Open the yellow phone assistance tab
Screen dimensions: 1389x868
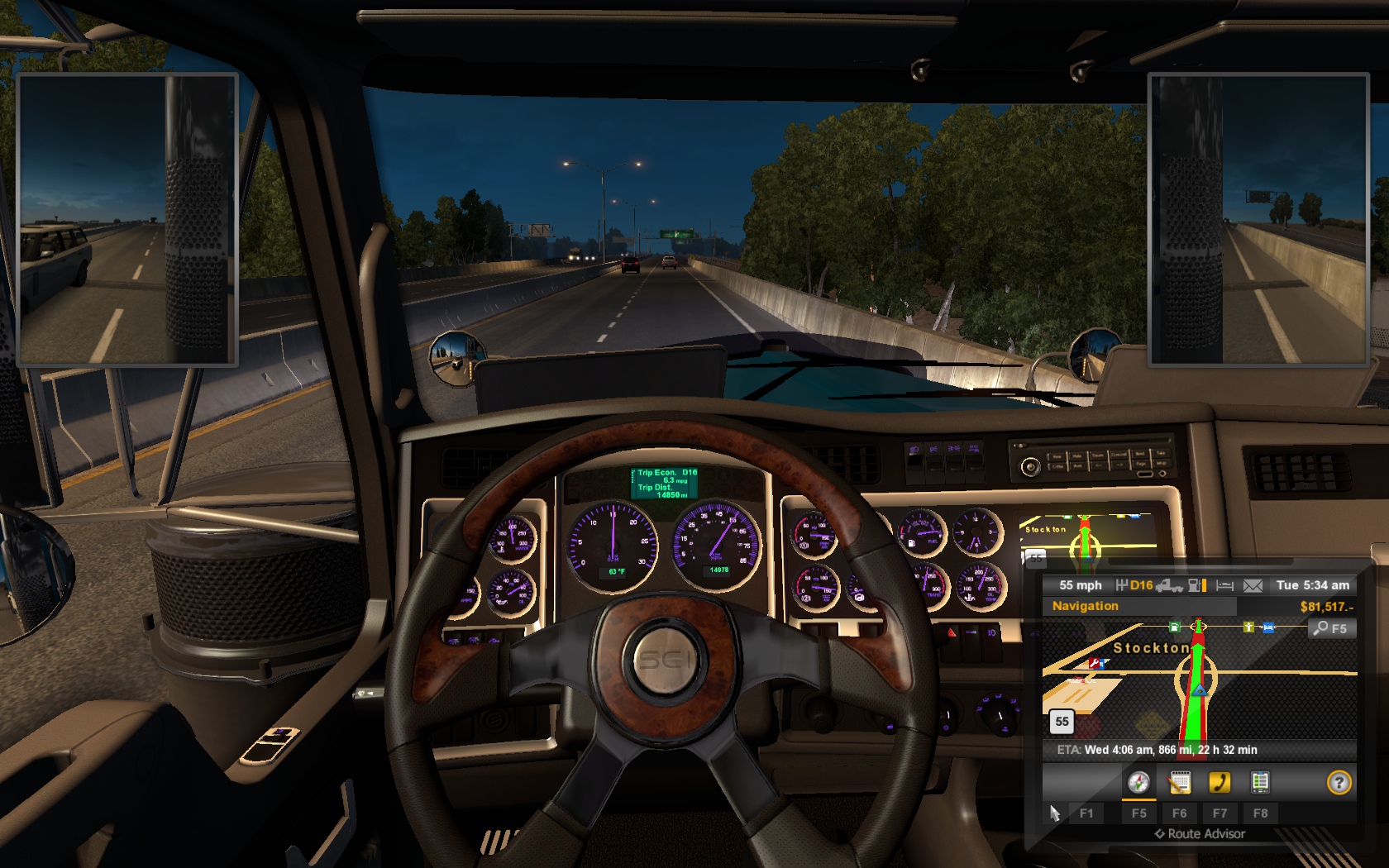(1220, 782)
